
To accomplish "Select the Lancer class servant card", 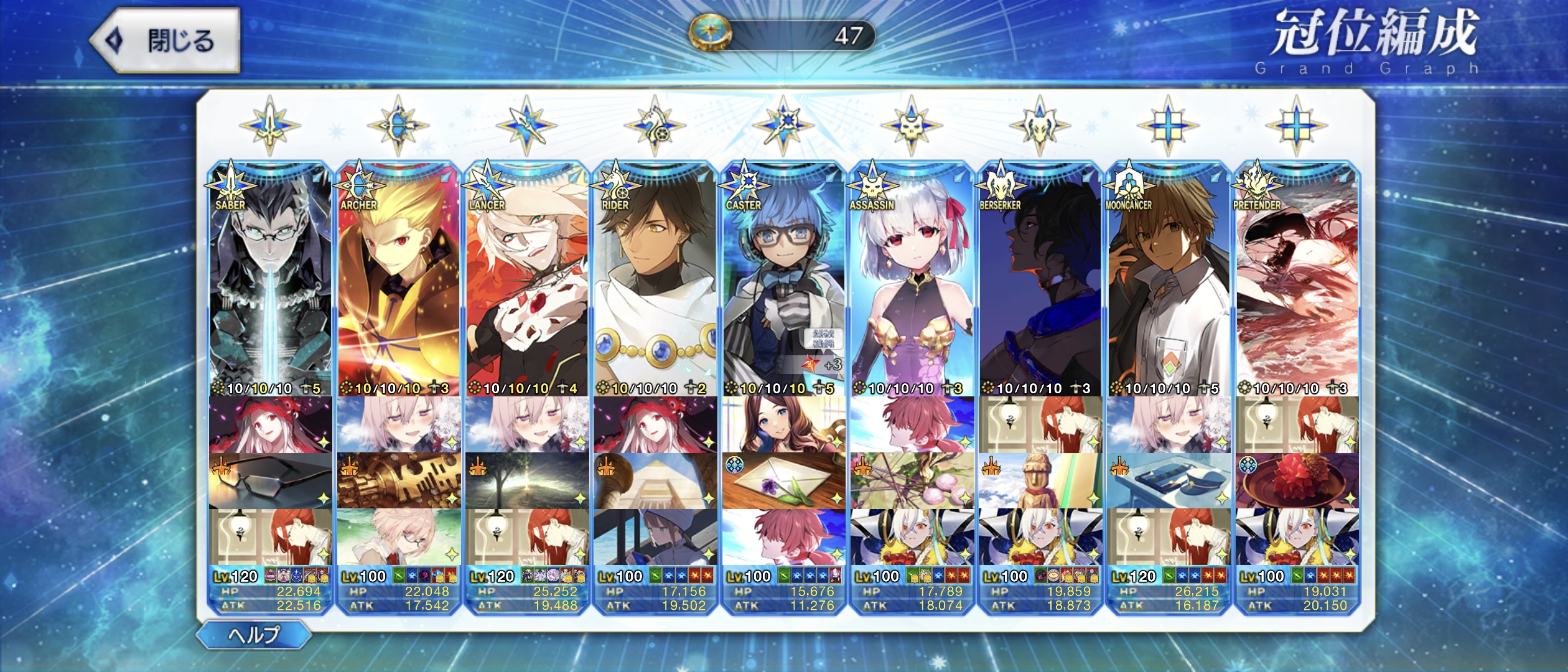I will (527, 280).
